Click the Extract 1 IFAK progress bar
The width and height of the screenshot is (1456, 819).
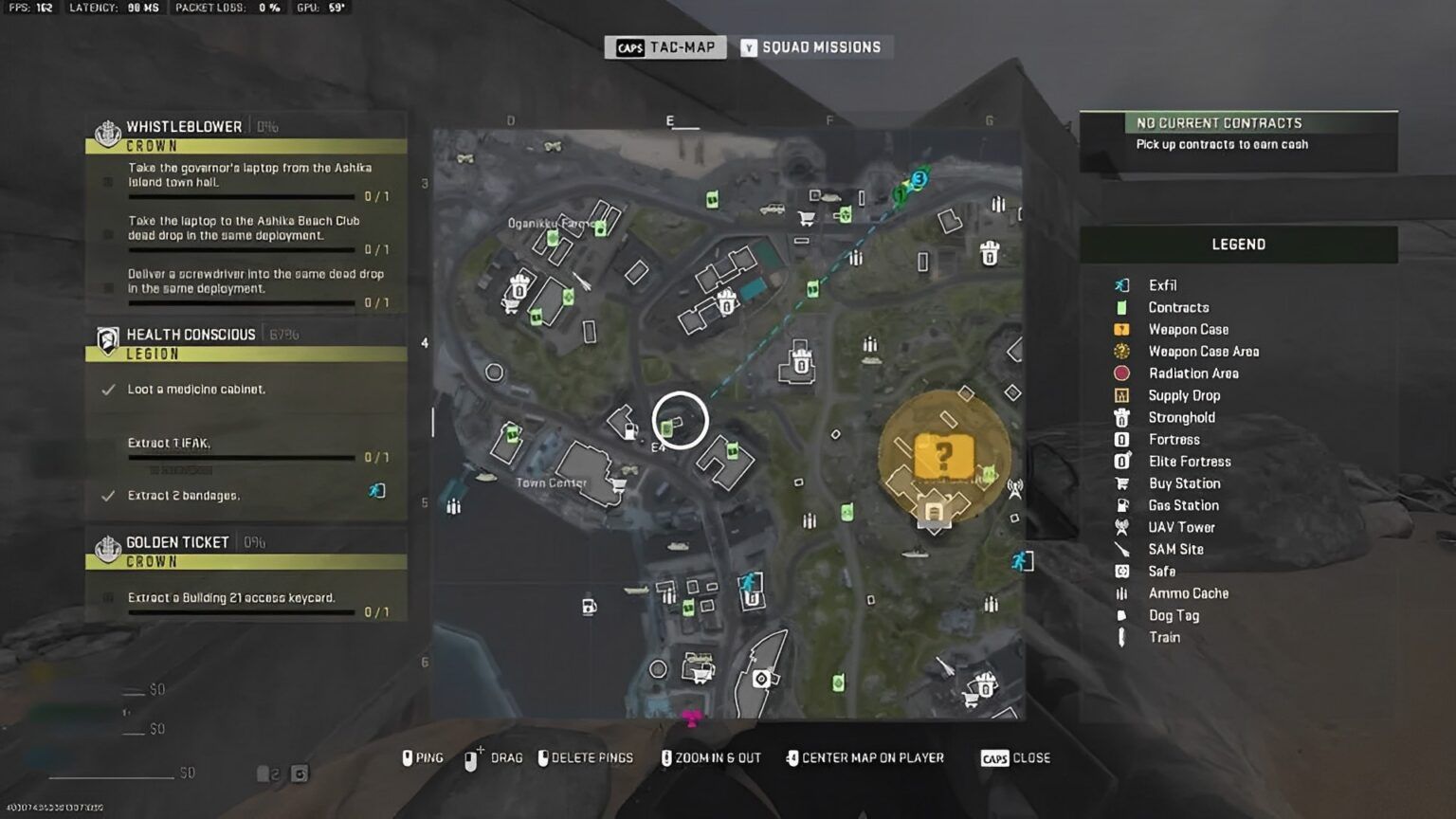(242, 456)
